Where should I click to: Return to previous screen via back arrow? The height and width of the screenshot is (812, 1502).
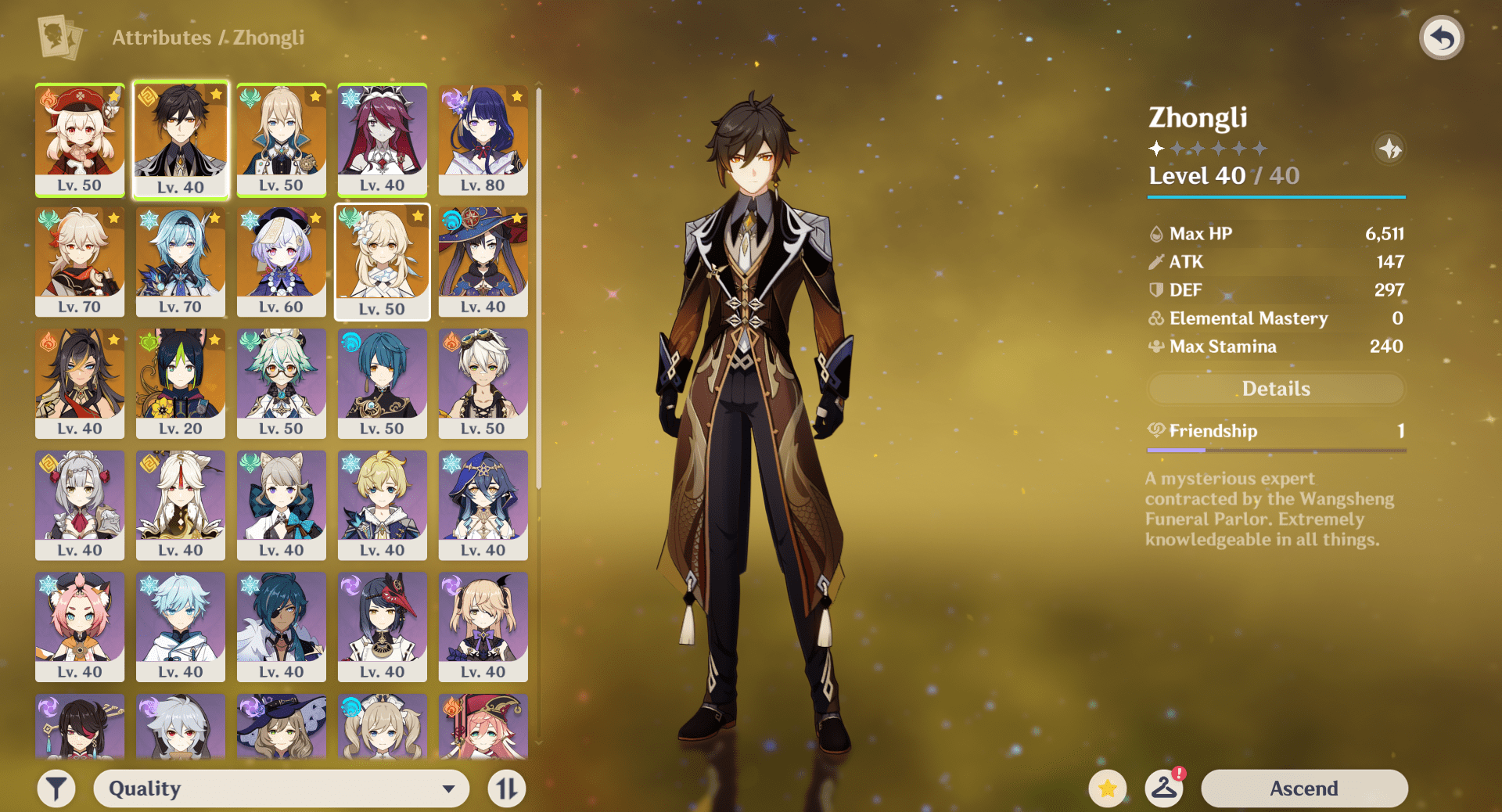click(x=1442, y=35)
